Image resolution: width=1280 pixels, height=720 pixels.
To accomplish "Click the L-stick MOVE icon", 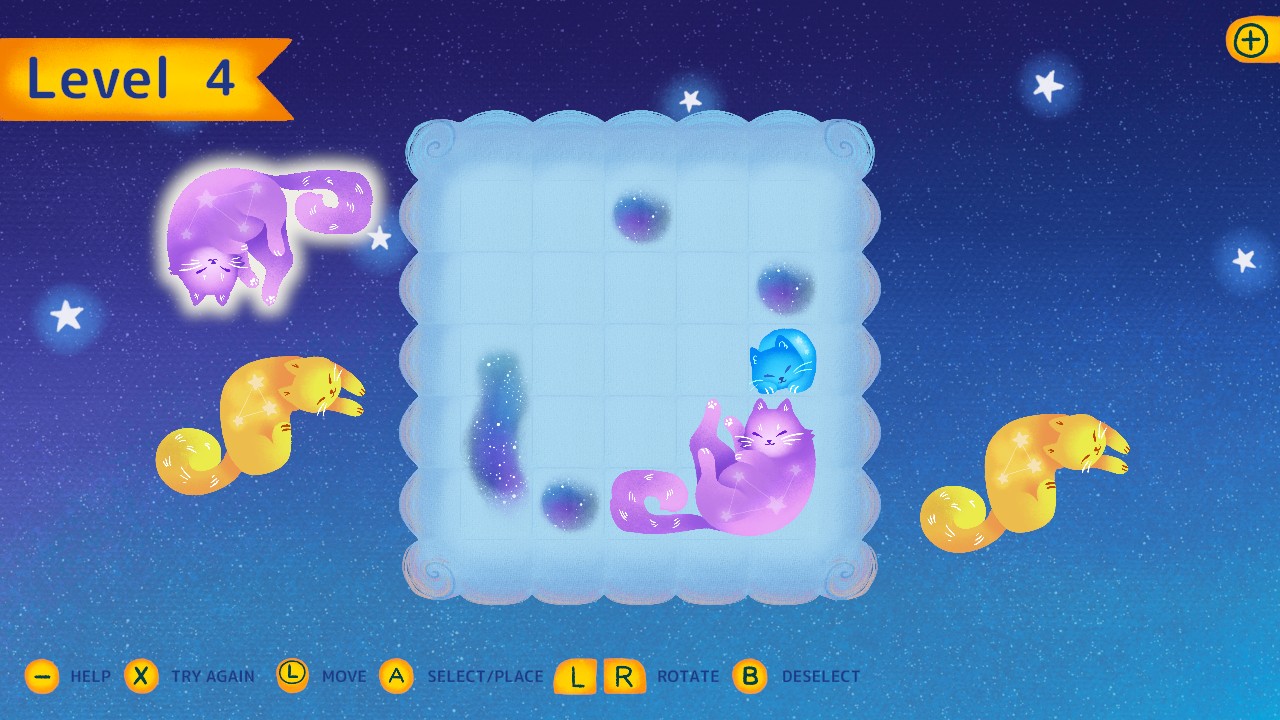I will pos(292,676).
